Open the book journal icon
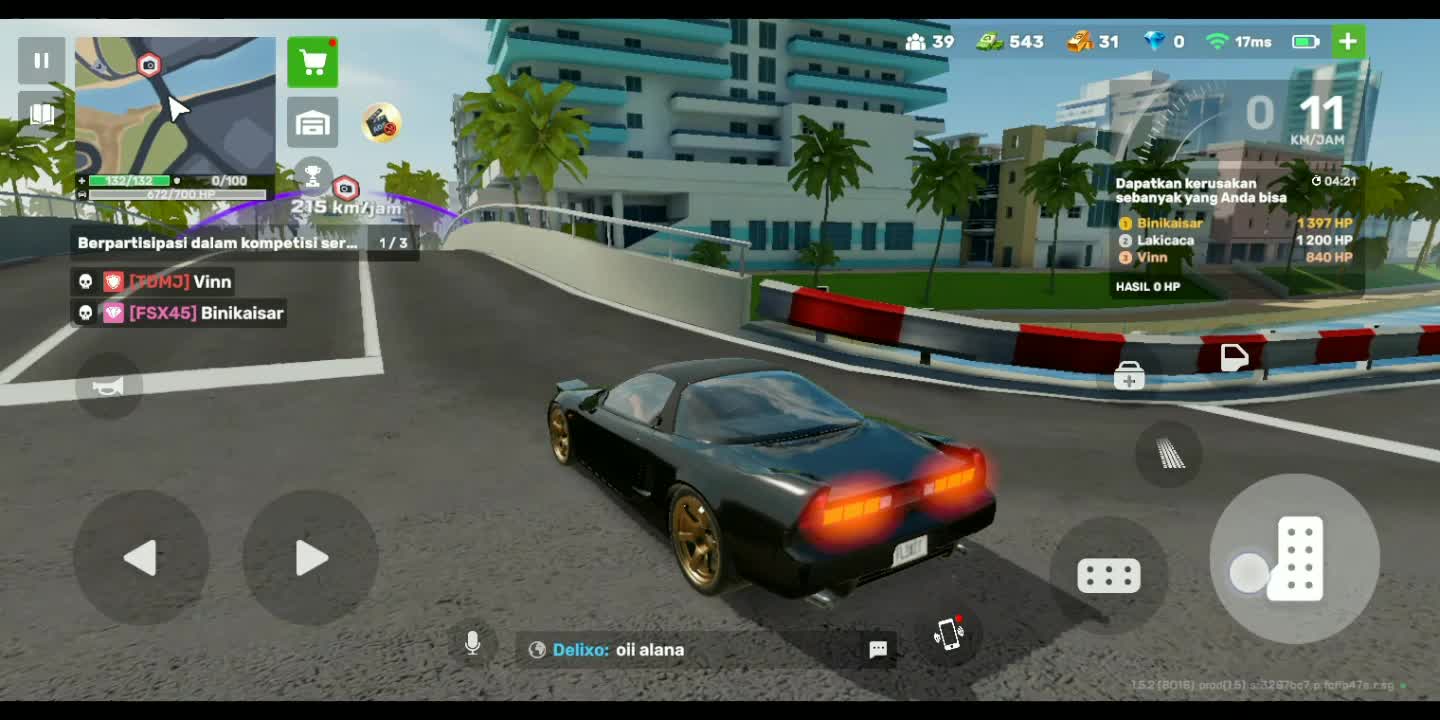This screenshot has width=1440, height=720. click(41, 114)
